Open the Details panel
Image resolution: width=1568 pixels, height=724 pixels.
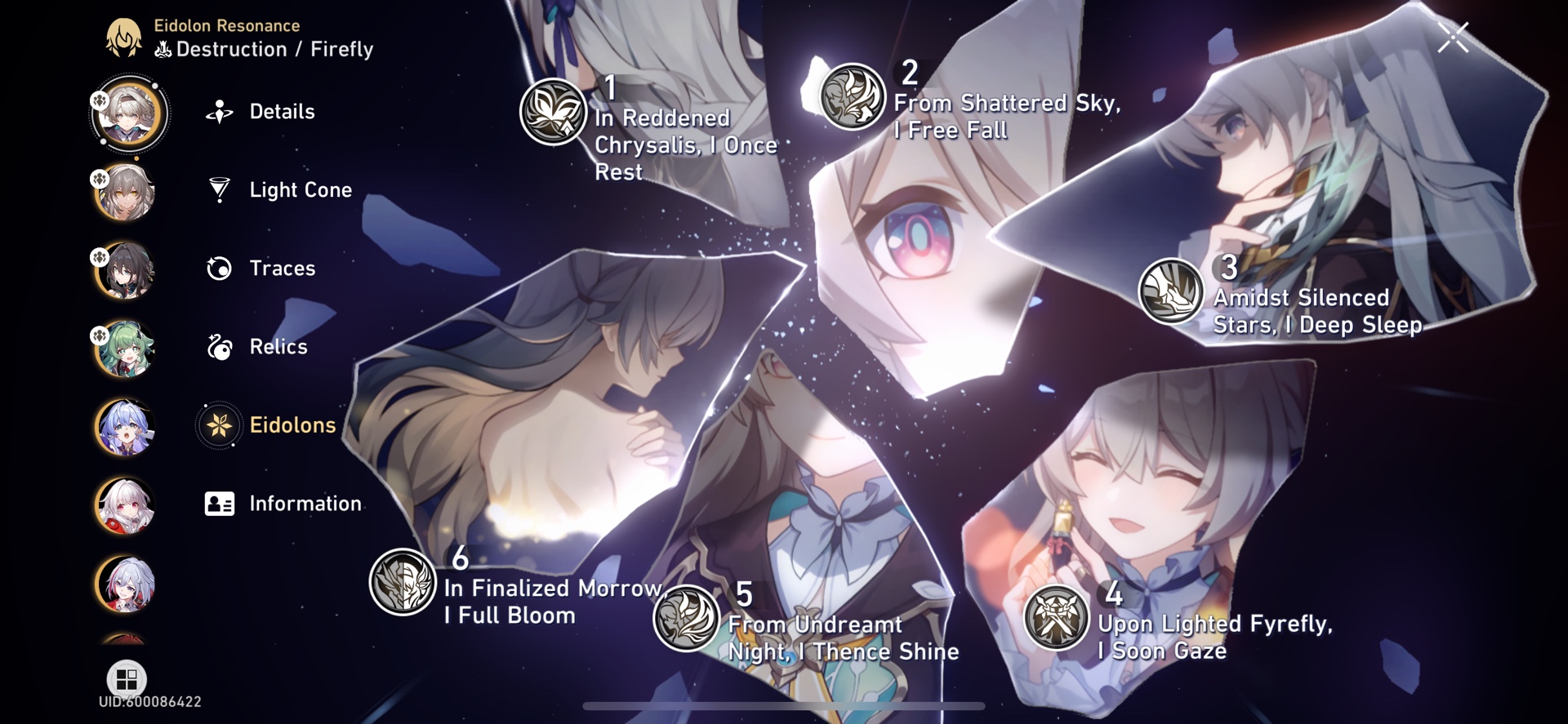point(281,112)
